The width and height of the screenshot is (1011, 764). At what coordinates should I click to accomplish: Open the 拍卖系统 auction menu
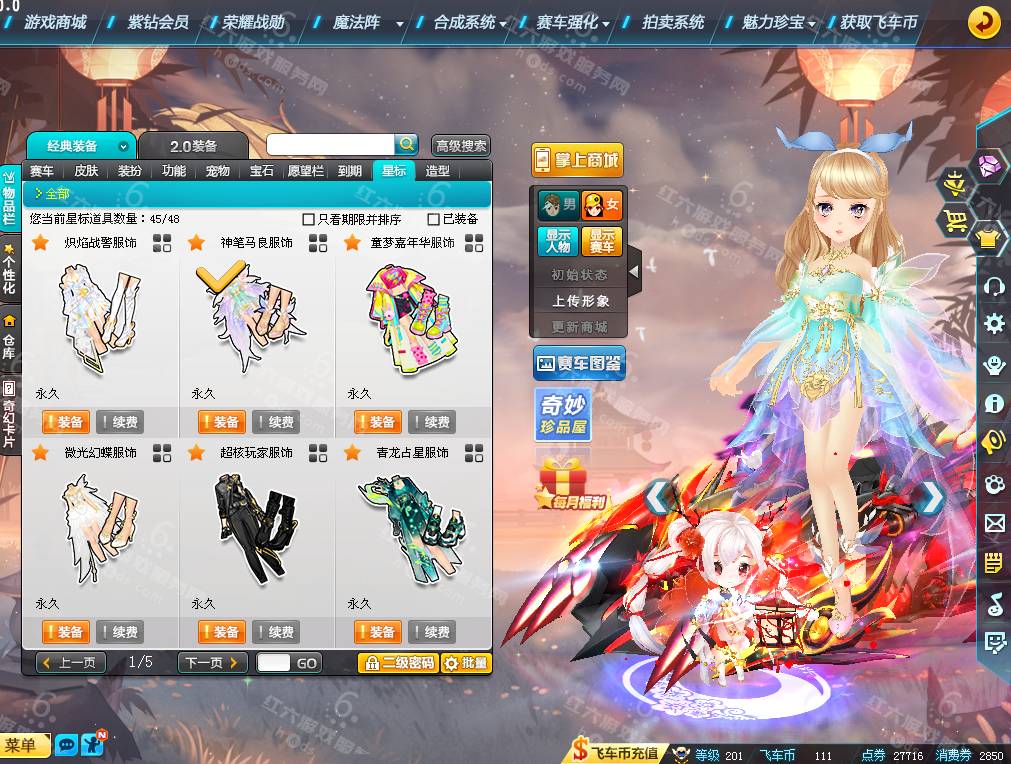672,22
